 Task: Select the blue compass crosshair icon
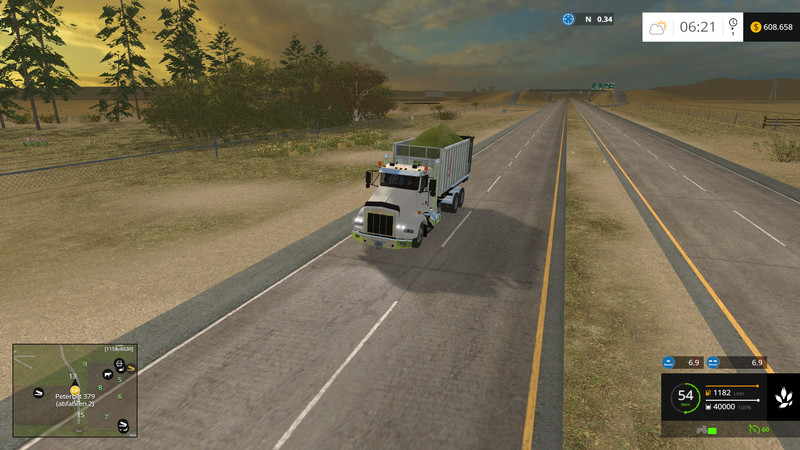click(x=569, y=19)
